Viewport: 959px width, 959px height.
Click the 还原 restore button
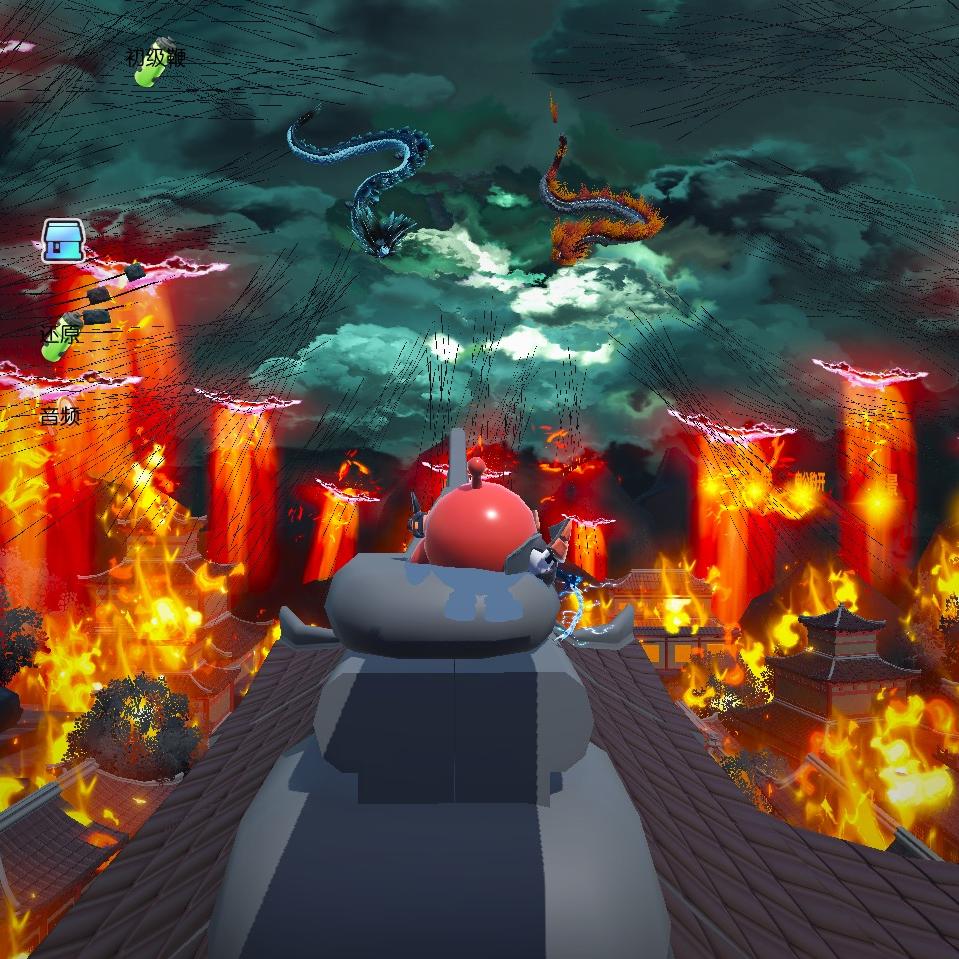point(60,335)
